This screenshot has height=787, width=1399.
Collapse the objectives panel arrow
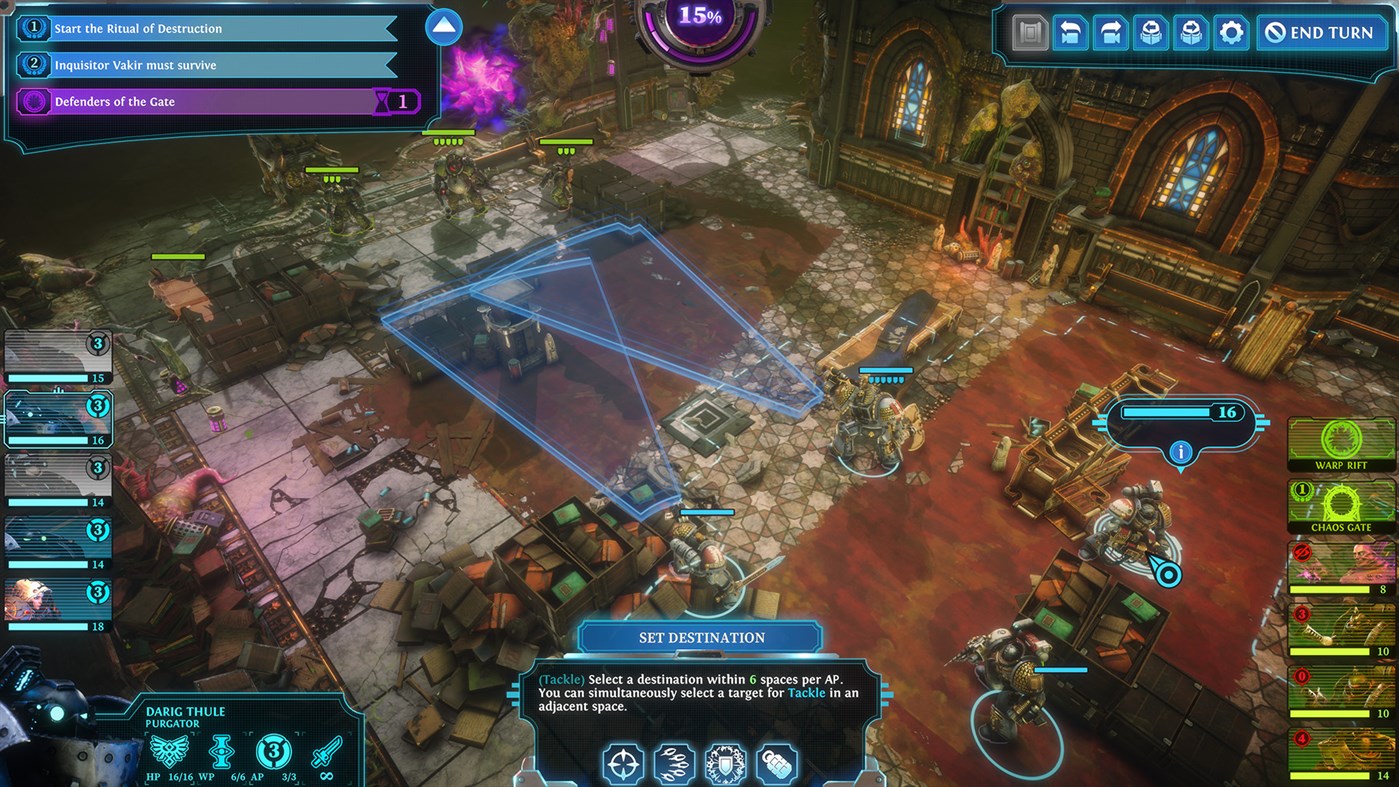443,27
